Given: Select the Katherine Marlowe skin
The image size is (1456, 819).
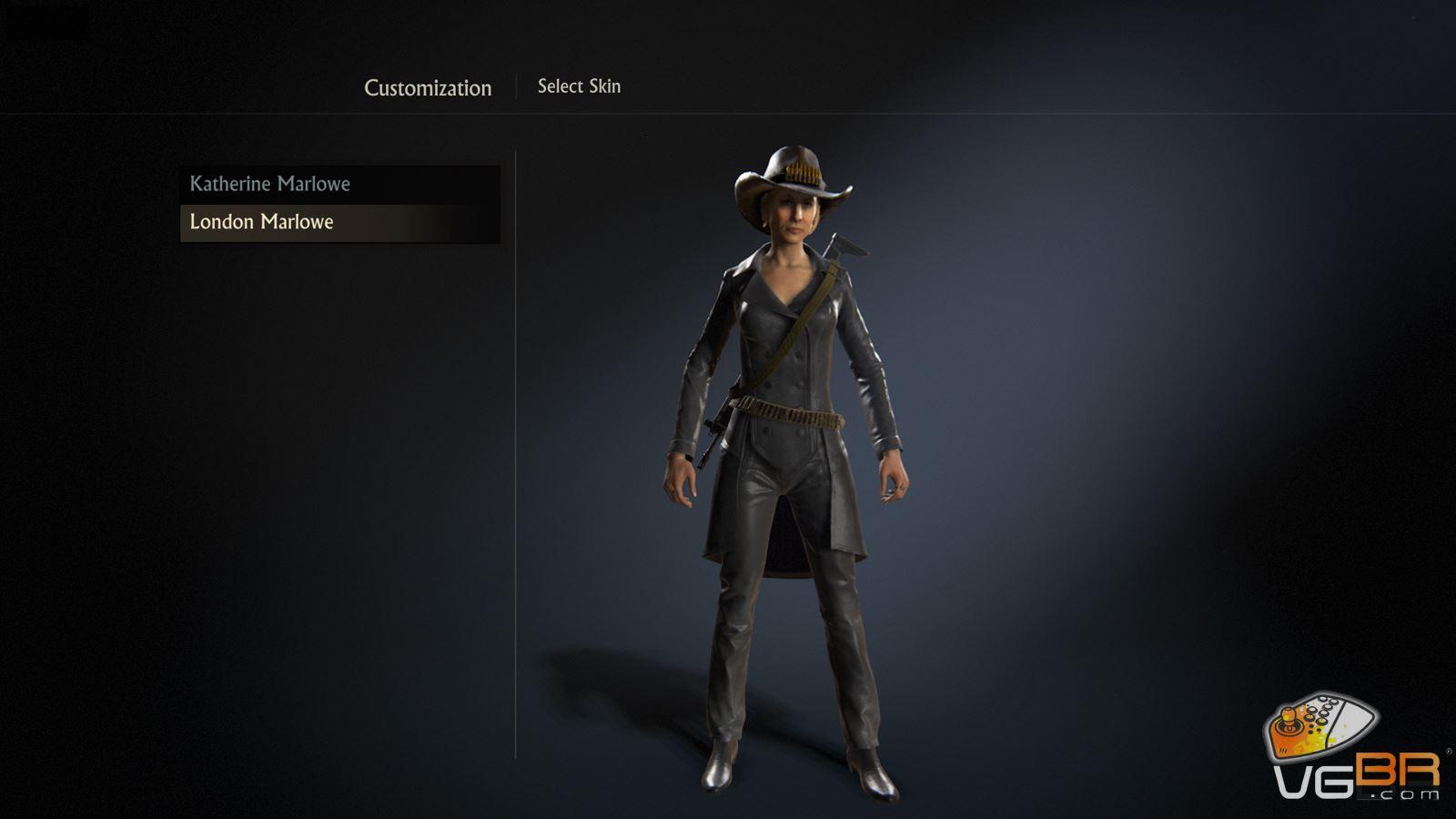Looking at the screenshot, I should 269,184.
